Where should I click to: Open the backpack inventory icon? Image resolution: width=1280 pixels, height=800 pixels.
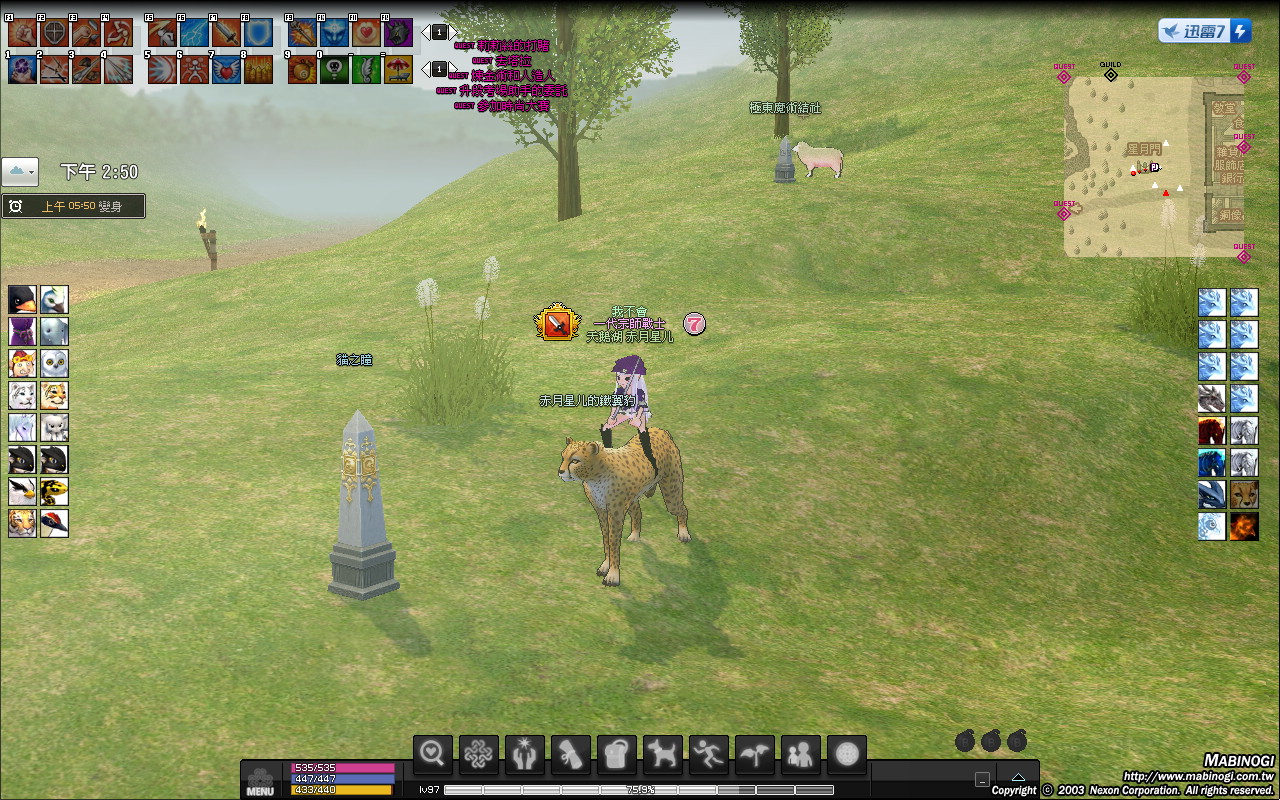(x=617, y=754)
